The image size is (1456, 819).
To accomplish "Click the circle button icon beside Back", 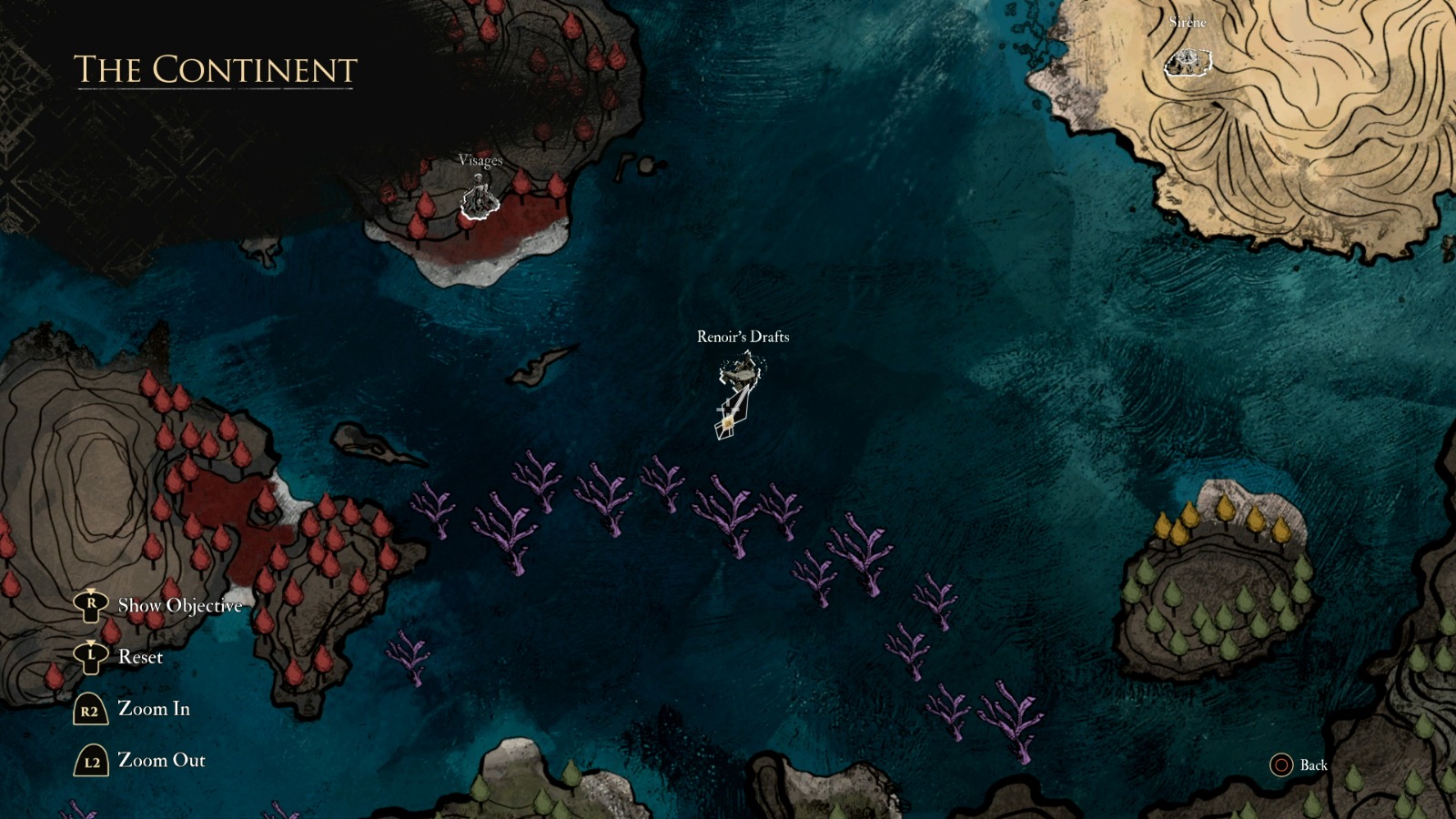I will point(1281,767).
